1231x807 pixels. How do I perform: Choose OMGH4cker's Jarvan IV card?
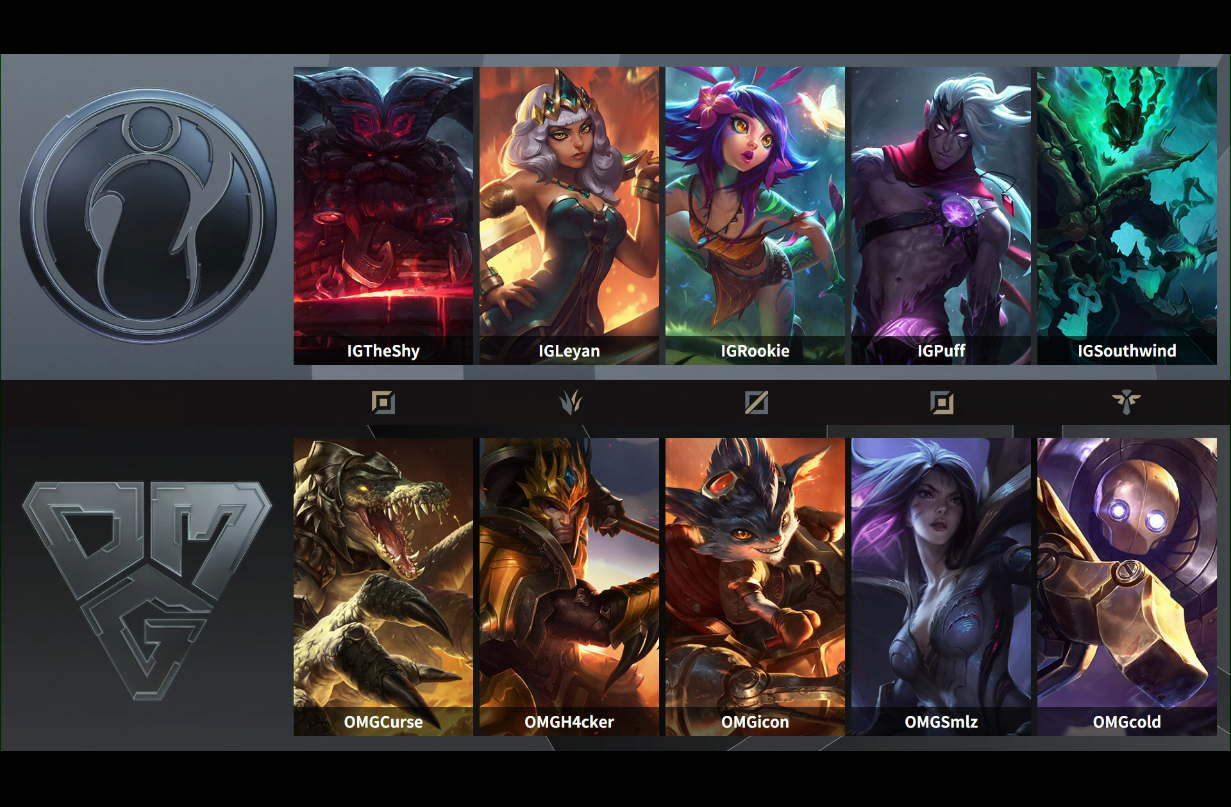(x=569, y=586)
